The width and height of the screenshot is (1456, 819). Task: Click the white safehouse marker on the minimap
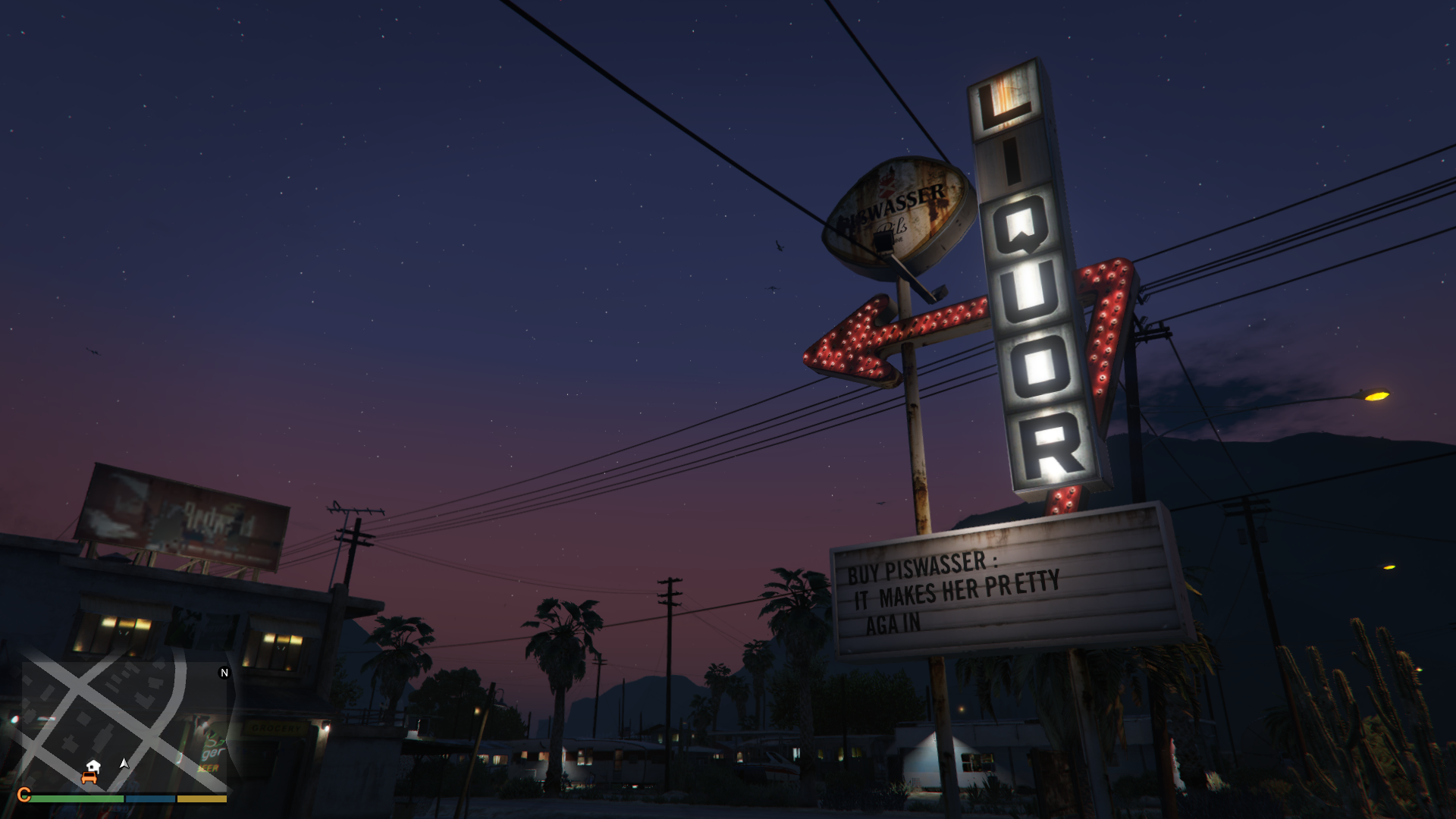[93, 766]
